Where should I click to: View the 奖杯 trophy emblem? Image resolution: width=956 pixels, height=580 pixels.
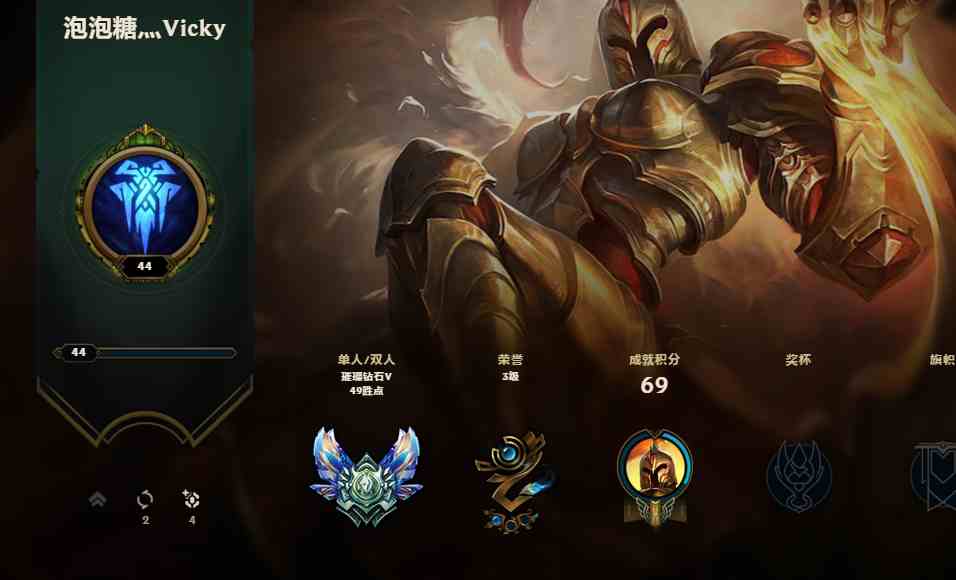tap(798, 474)
